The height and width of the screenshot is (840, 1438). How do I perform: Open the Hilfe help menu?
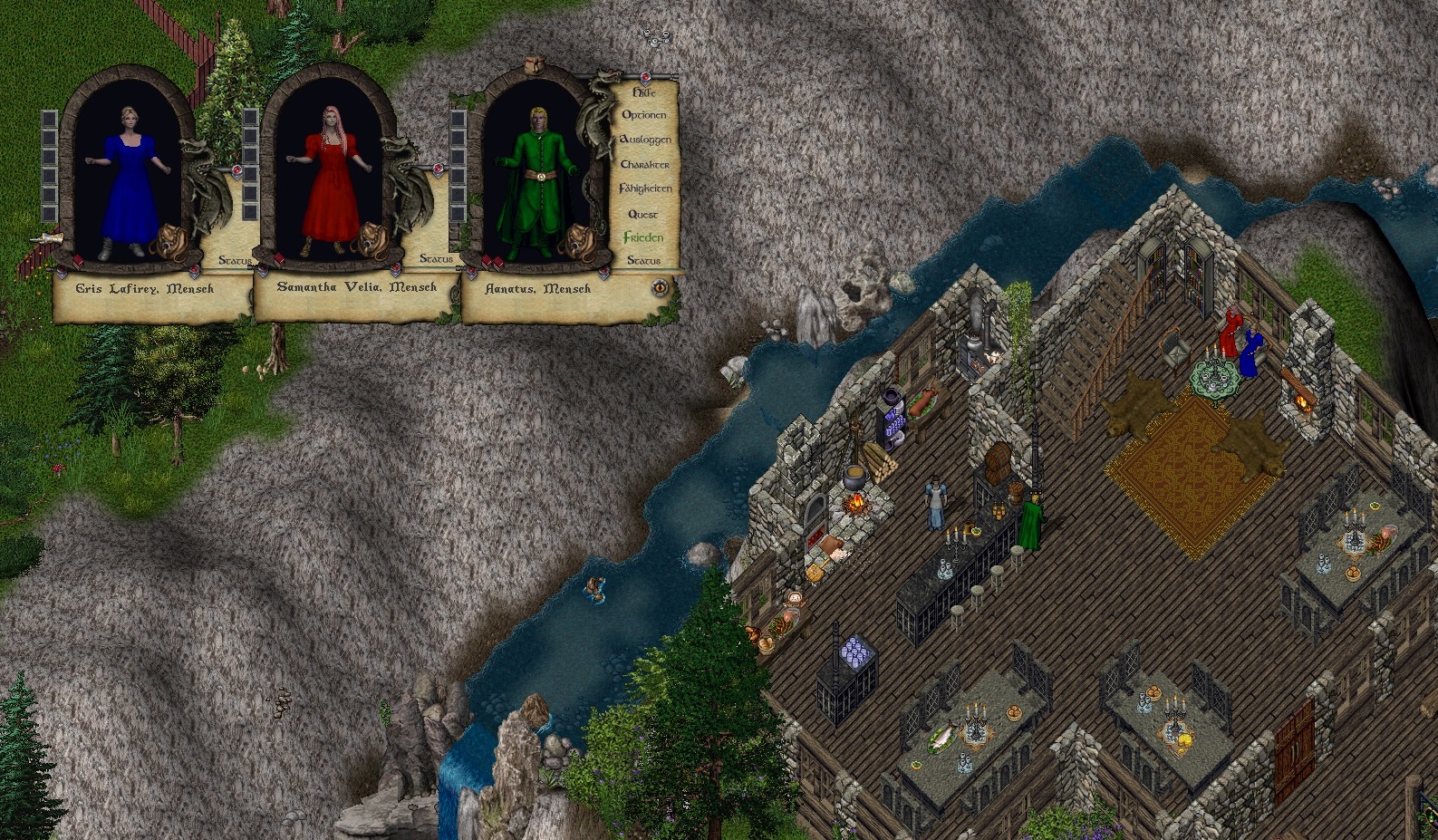click(x=643, y=92)
